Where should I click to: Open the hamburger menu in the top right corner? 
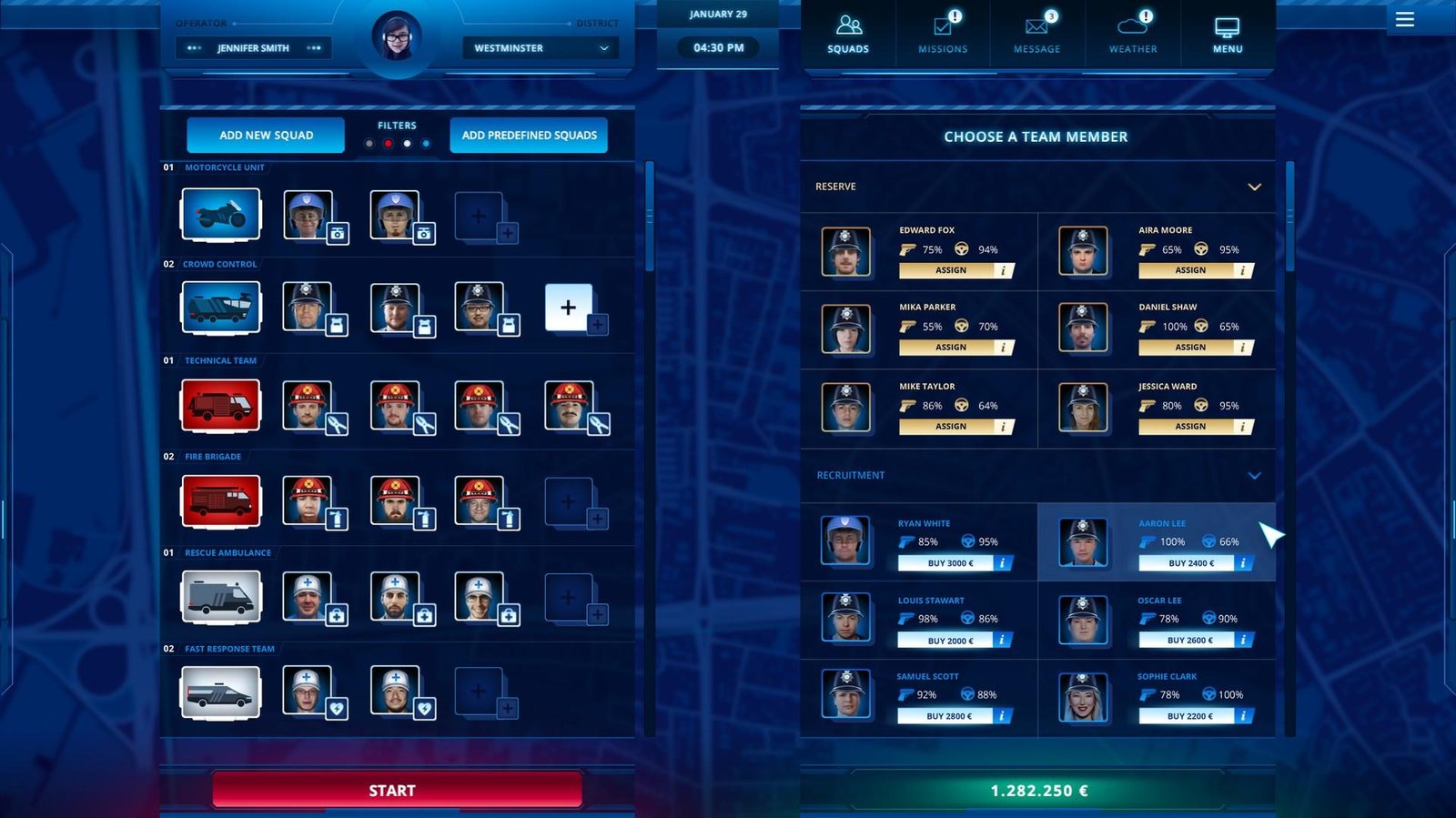click(x=1404, y=19)
